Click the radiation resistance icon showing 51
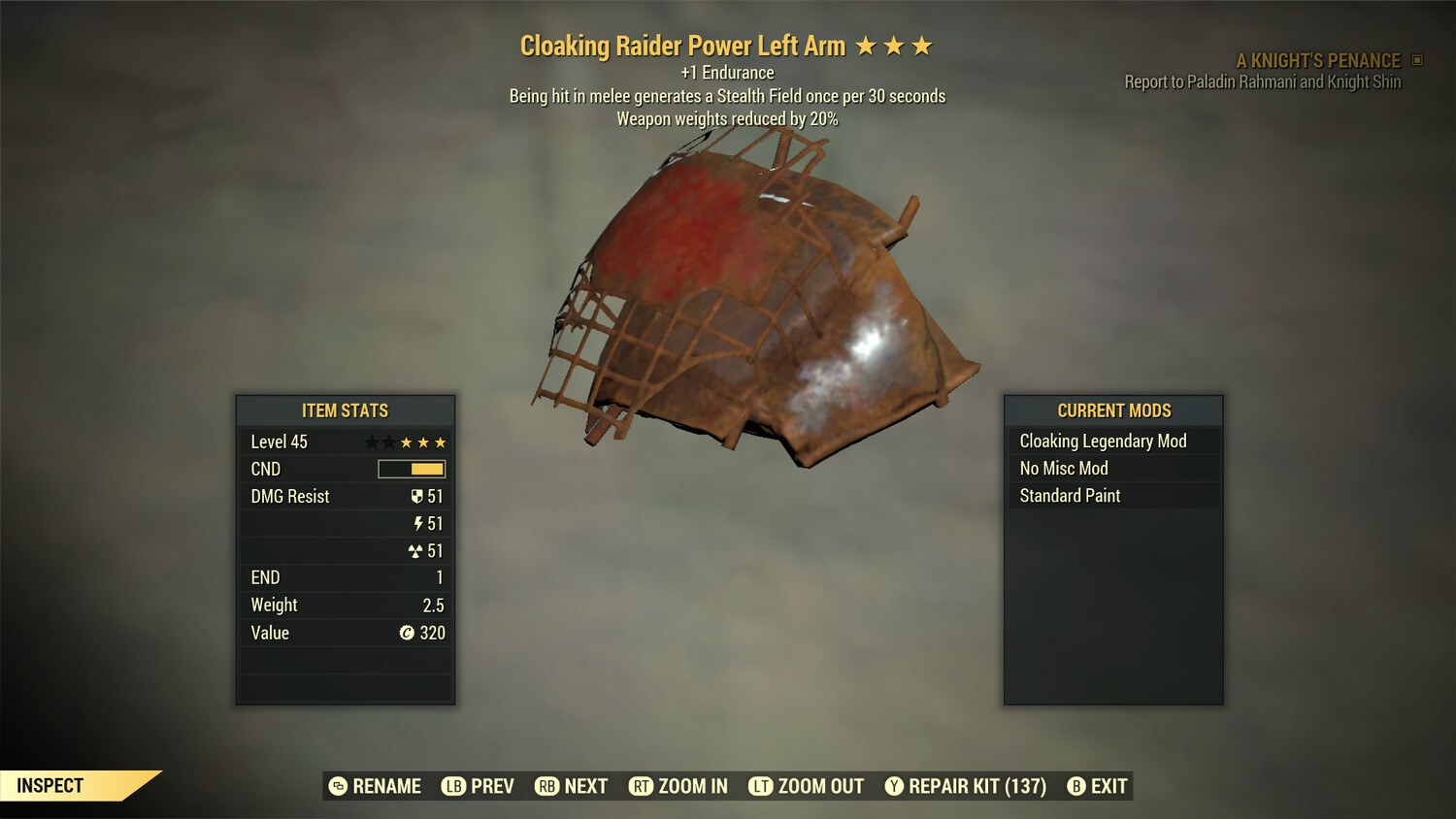The width and height of the screenshot is (1456, 819). click(x=416, y=550)
